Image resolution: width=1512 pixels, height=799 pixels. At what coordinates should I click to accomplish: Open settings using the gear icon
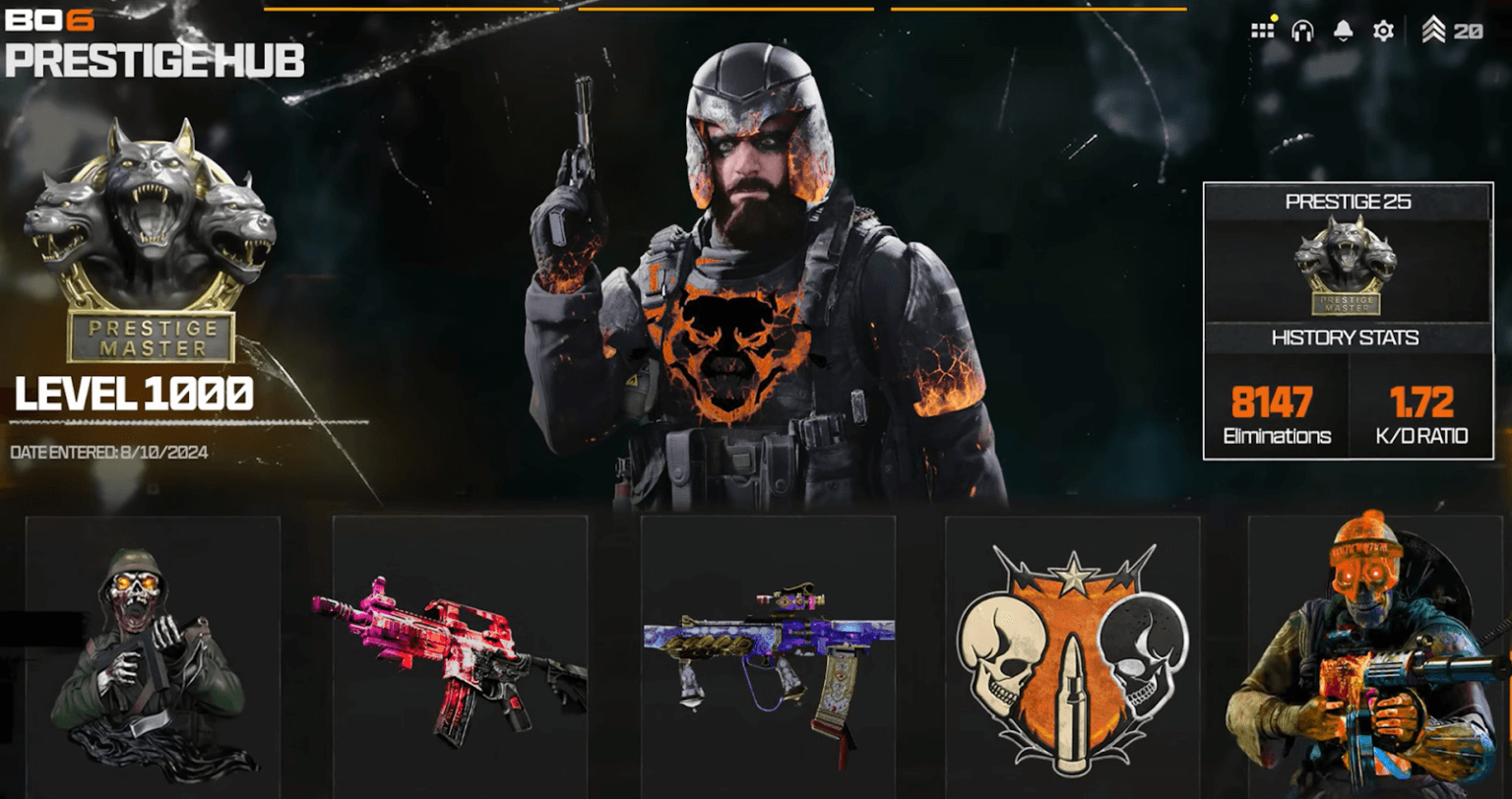[x=1383, y=31]
